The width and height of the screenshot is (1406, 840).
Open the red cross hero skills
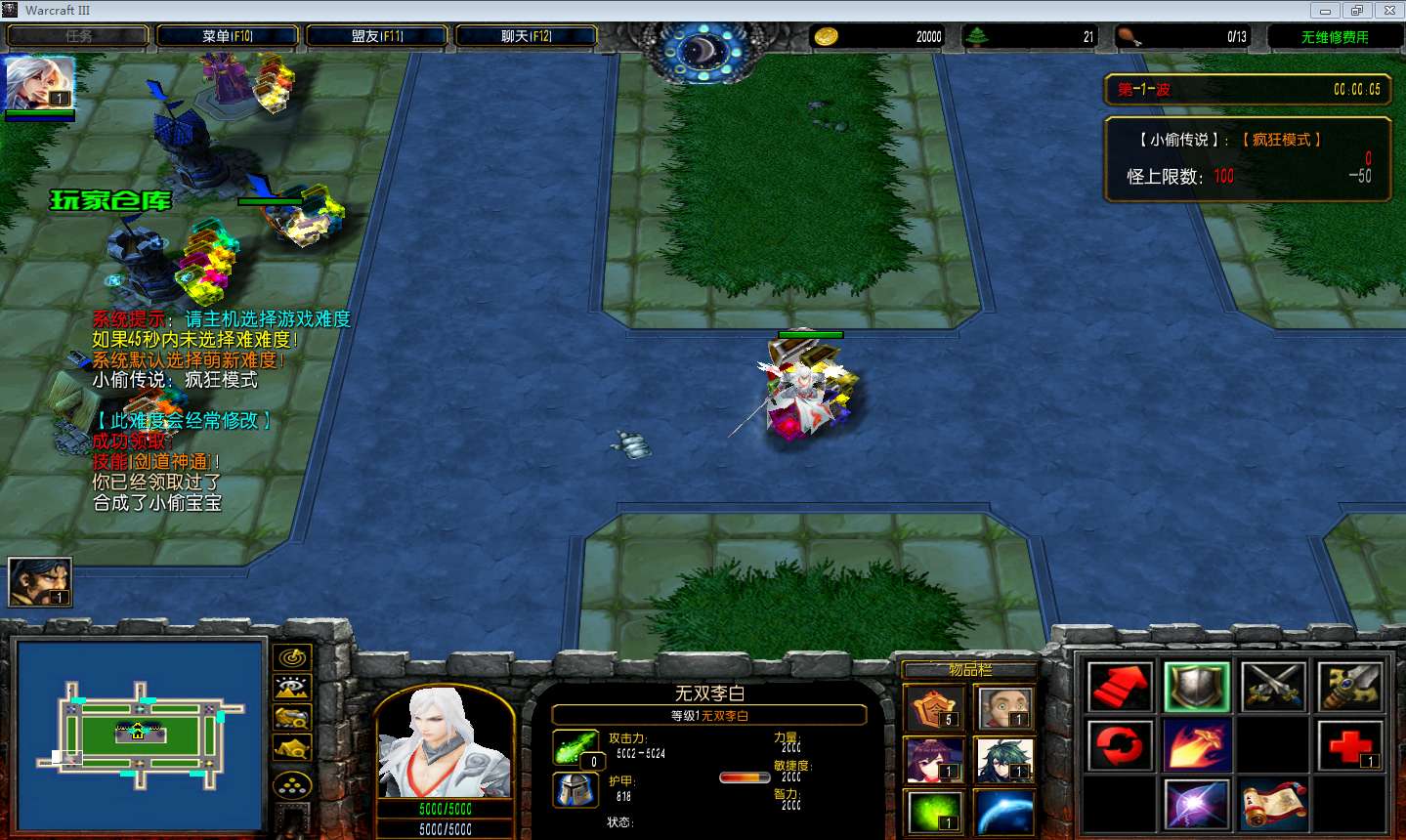1349,745
